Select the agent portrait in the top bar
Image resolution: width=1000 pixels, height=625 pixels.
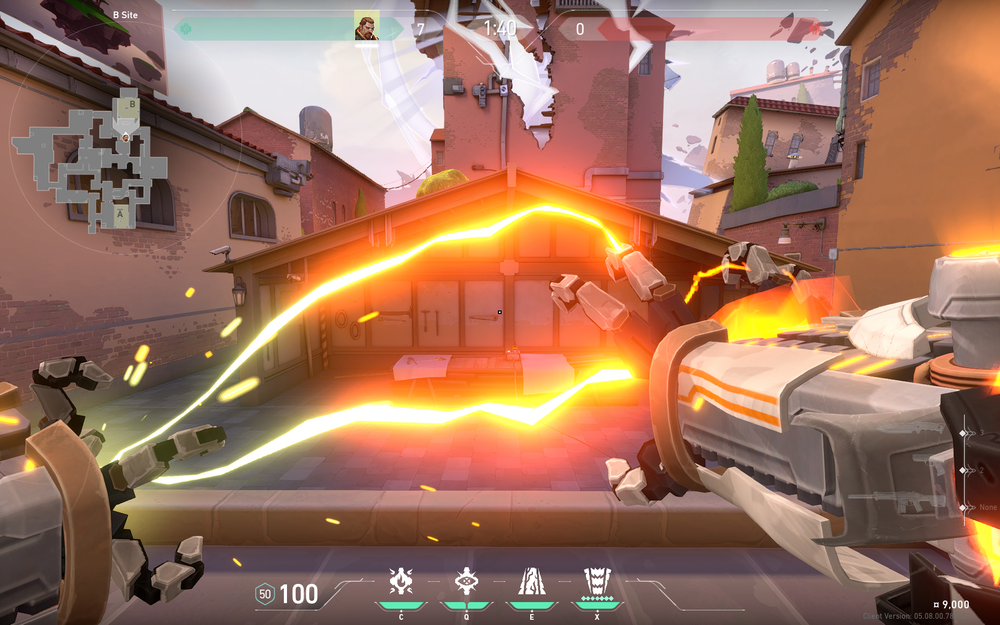pyautogui.click(x=367, y=27)
